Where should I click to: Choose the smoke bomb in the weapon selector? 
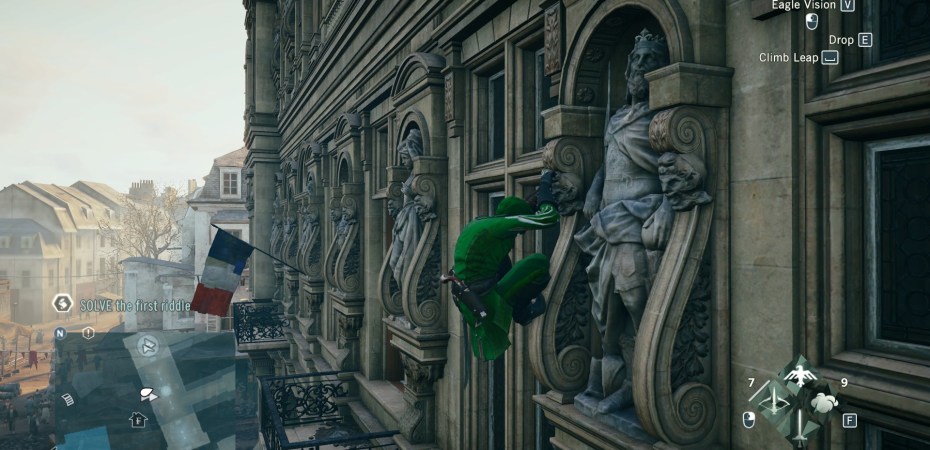(823, 402)
